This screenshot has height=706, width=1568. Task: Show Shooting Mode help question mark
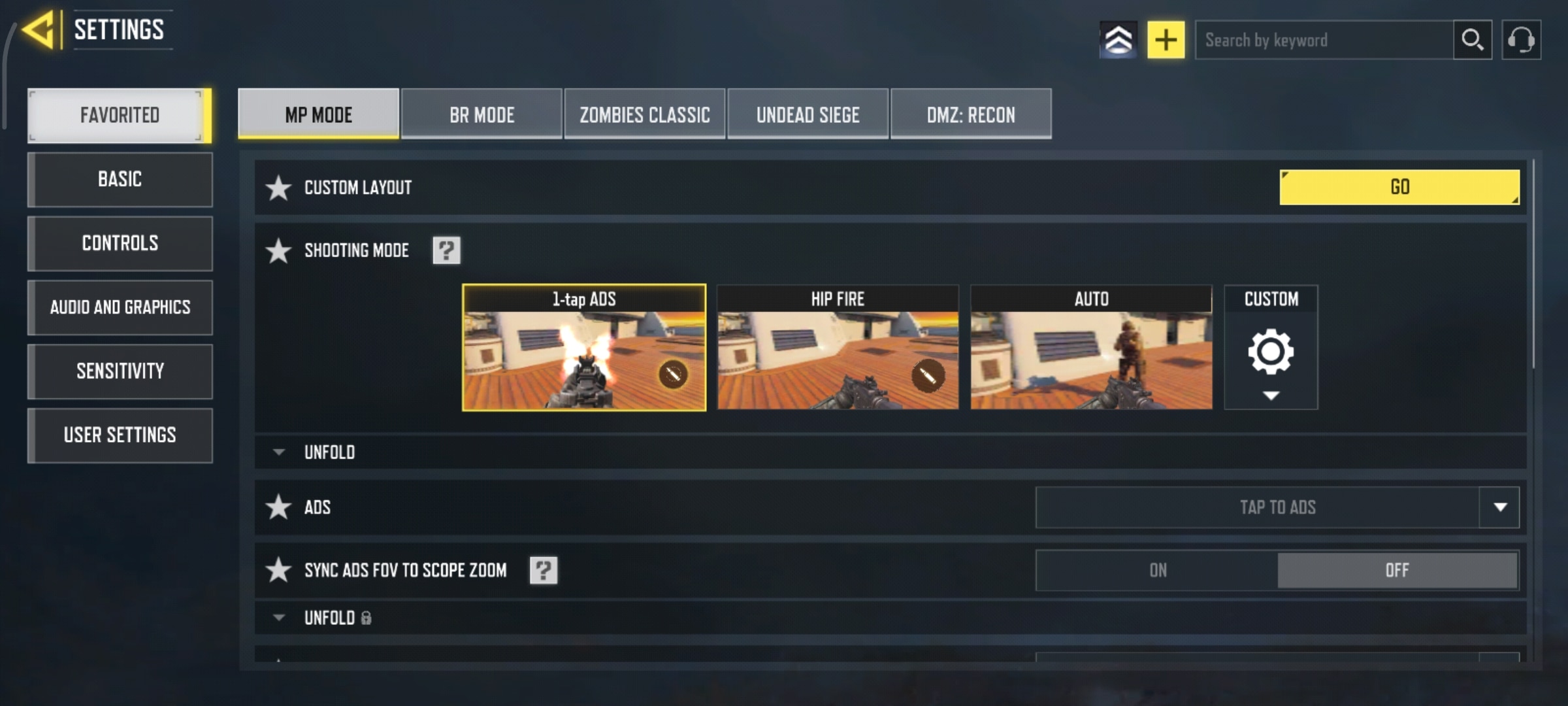pos(447,250)
